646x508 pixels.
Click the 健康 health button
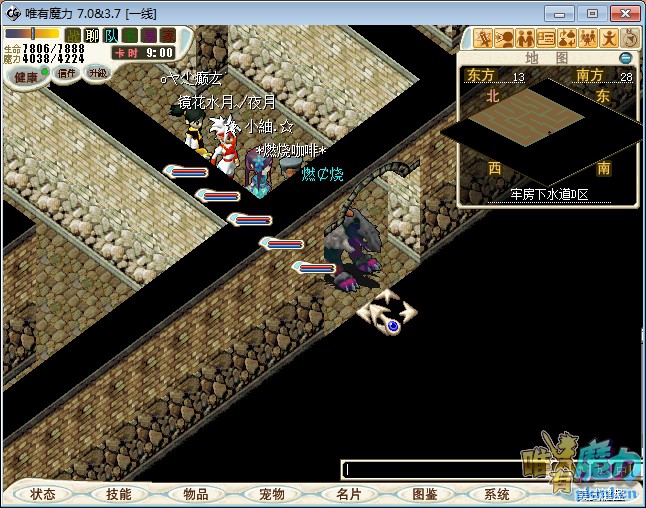(x=24, y=77)
